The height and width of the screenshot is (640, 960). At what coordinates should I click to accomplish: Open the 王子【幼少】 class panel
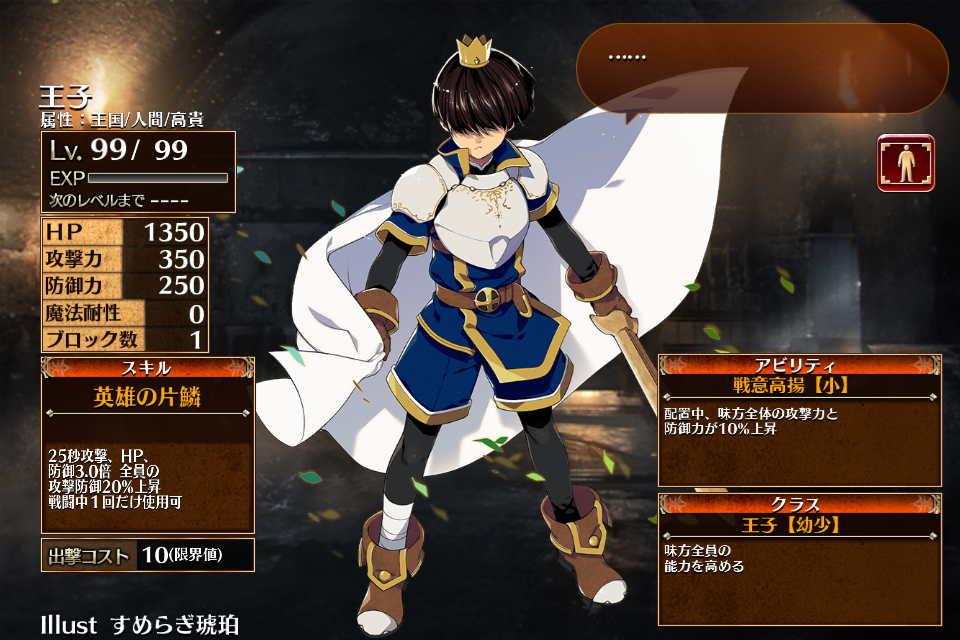[x=799, y=558]
